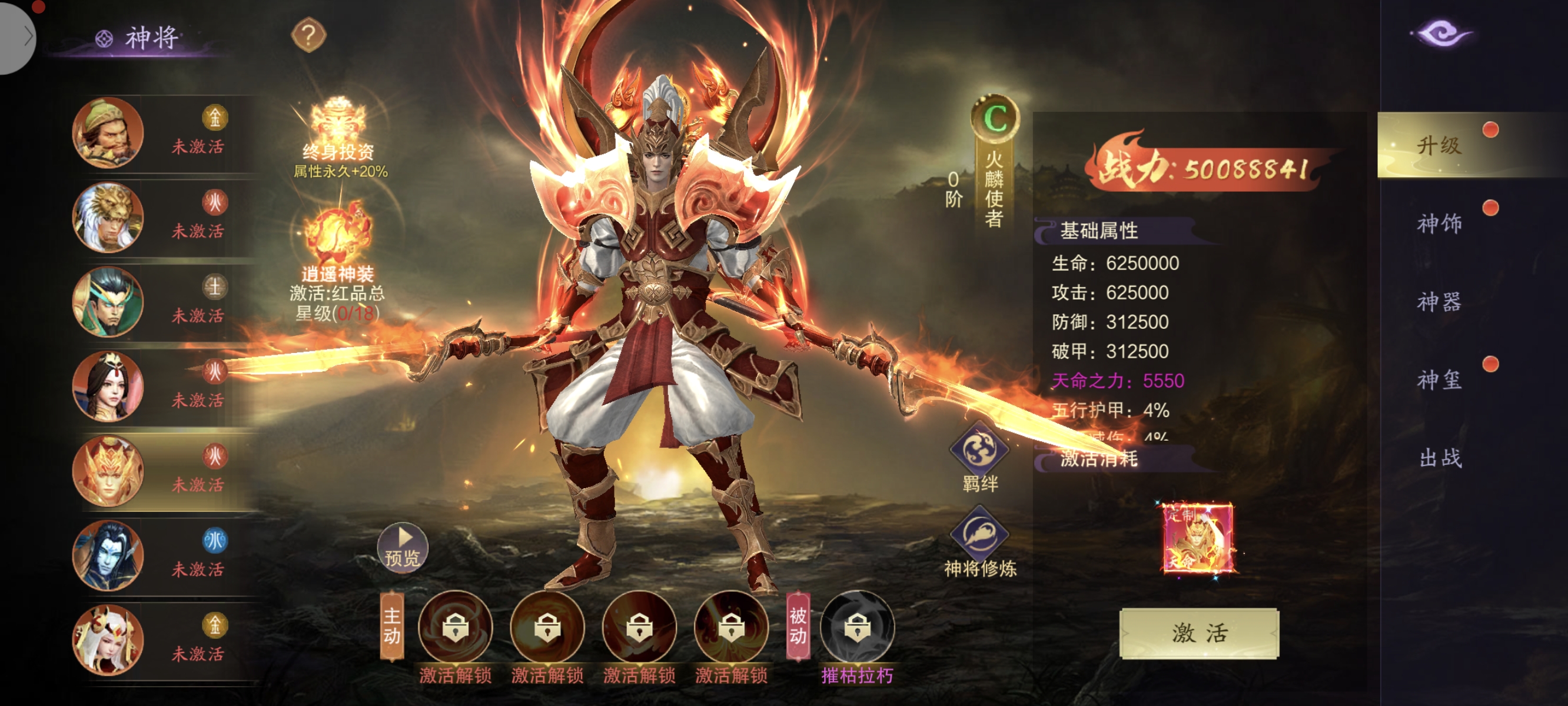Viewport: 1568px width, 706px height.
Task: Tap the activation cost item card
Action: (x=1197, y=537)
